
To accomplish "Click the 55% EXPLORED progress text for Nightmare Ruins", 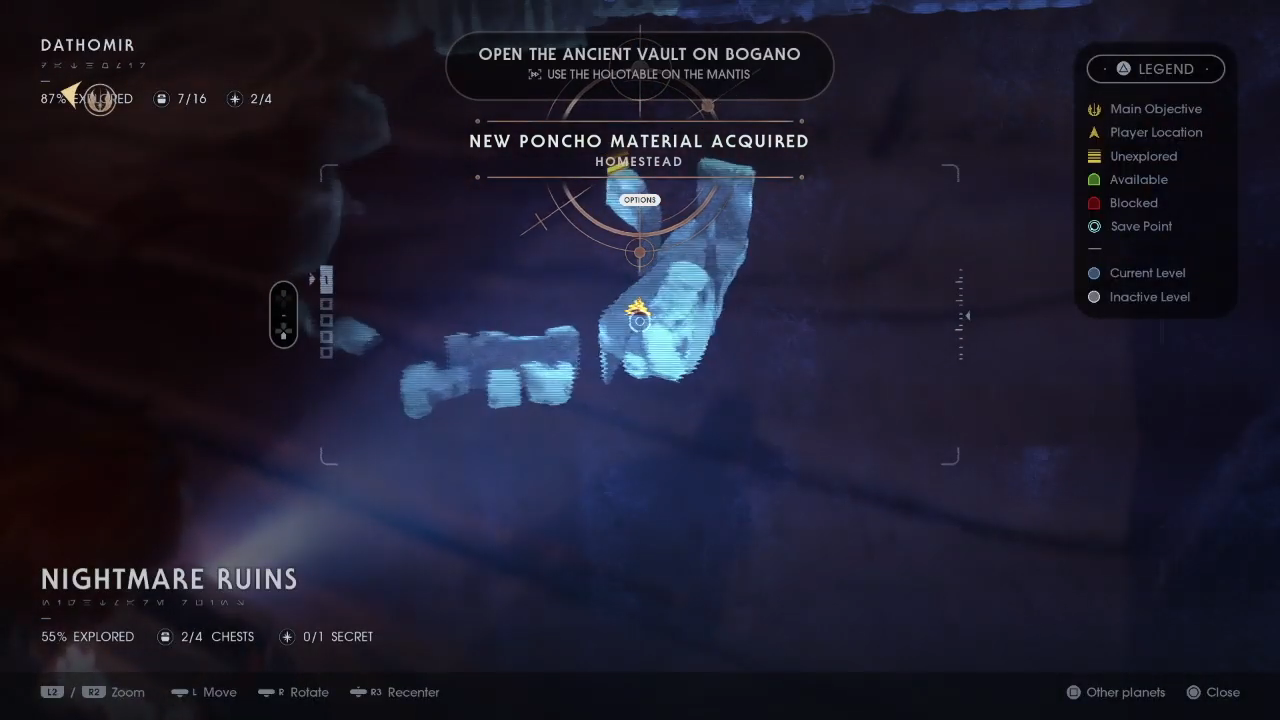I will [x=87, y=637].
